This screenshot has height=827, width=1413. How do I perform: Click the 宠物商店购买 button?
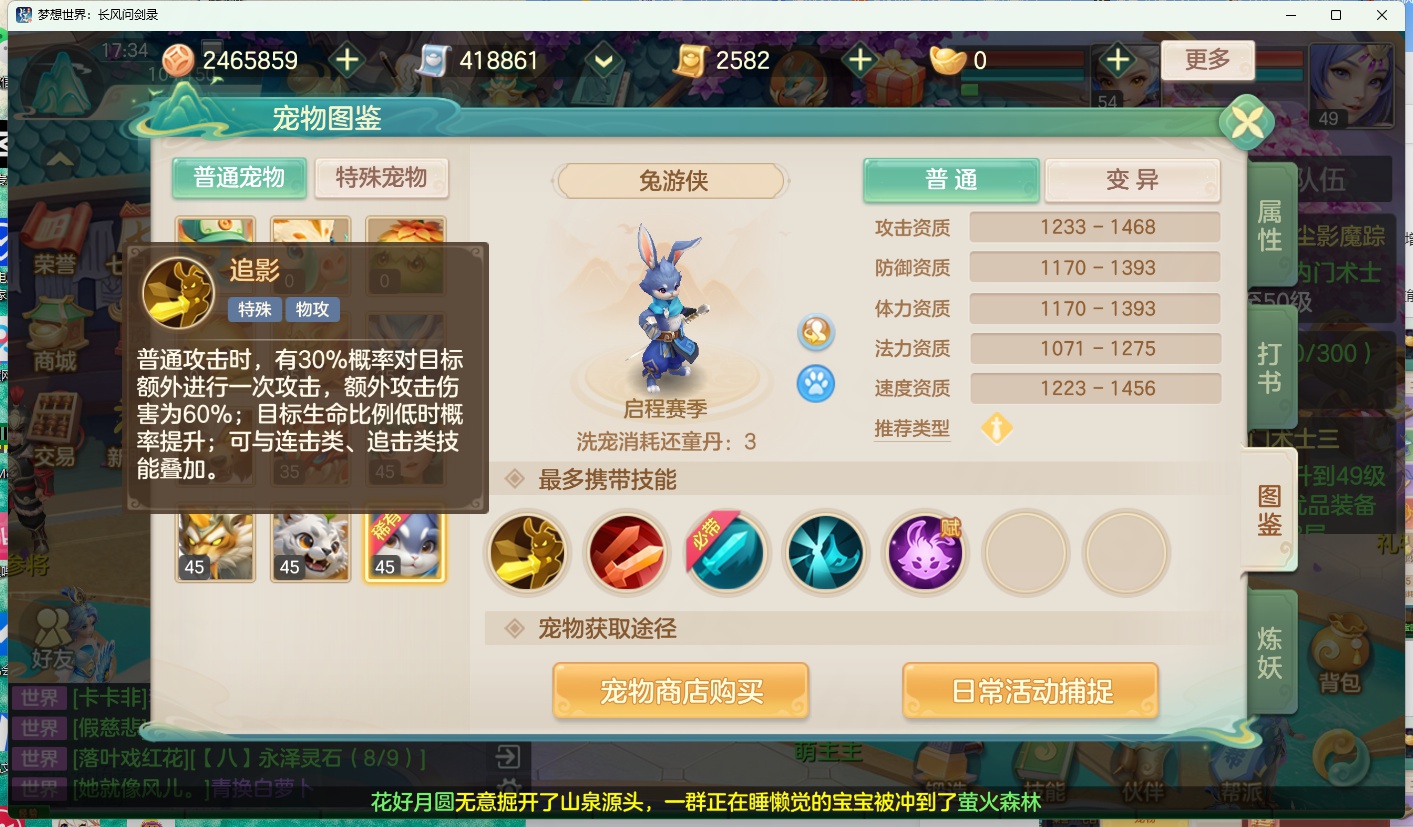coord(680,690)
